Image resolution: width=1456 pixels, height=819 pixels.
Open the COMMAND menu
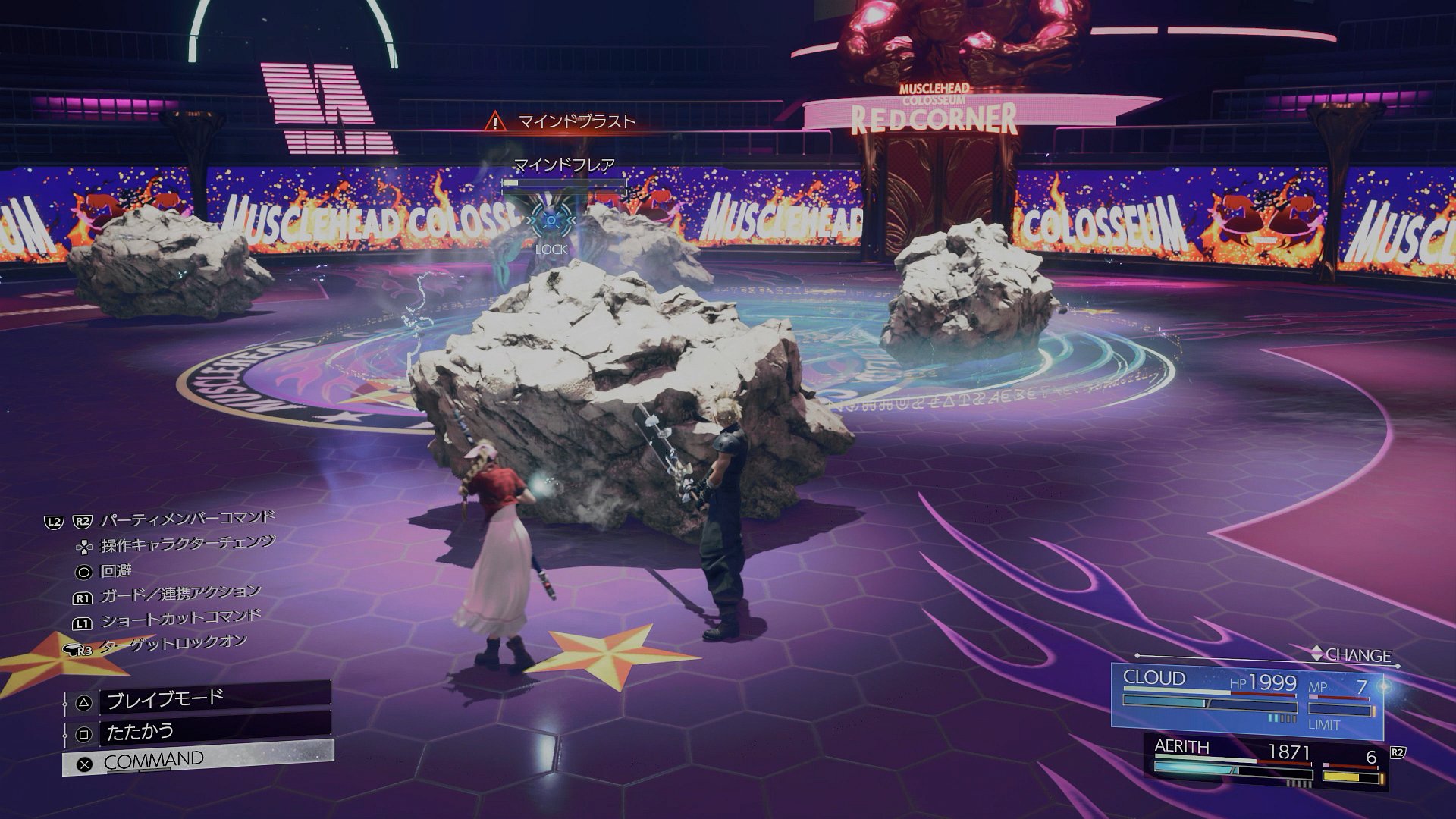tap(197, 760)
